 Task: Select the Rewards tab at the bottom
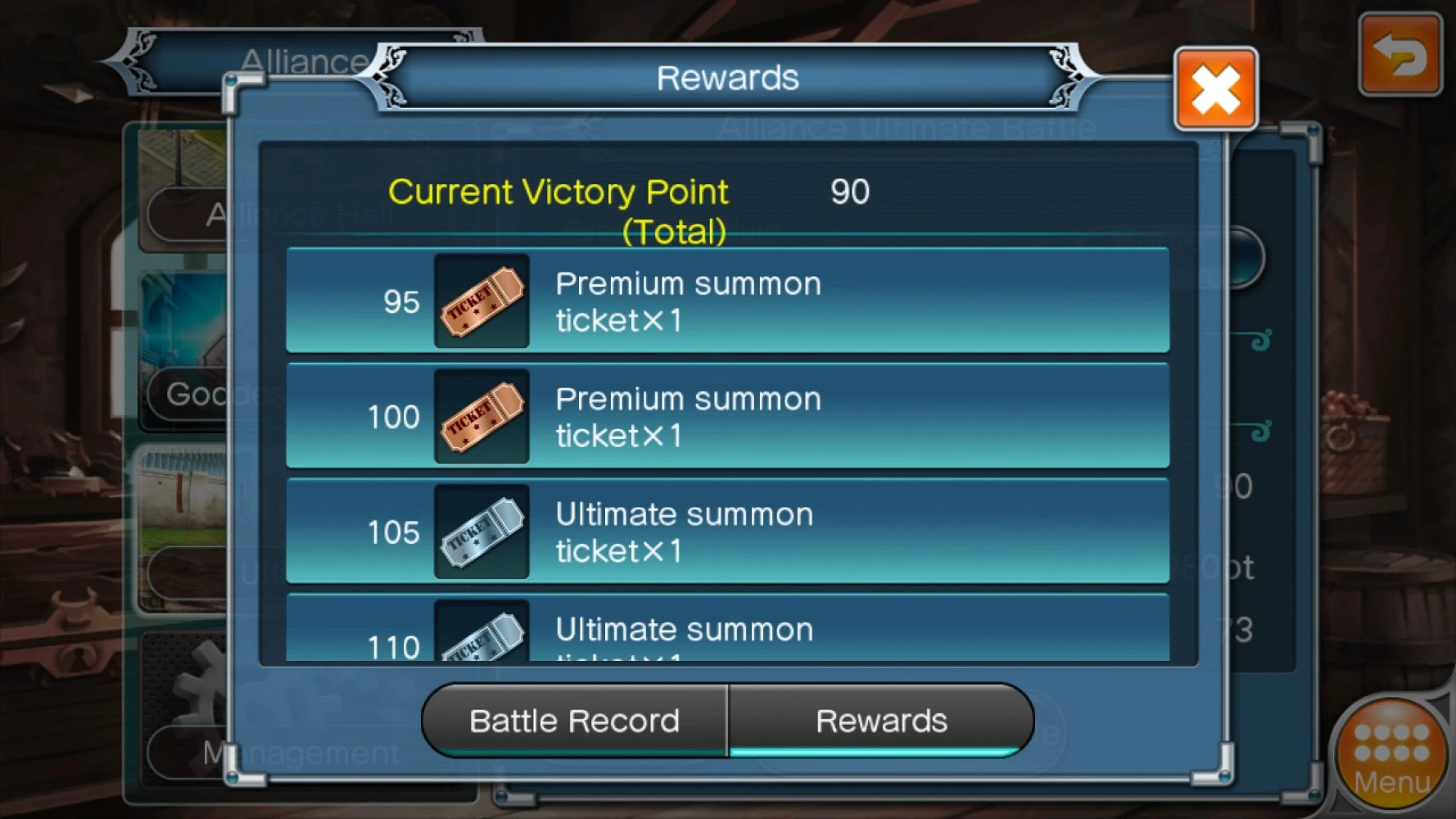(881, 721)
